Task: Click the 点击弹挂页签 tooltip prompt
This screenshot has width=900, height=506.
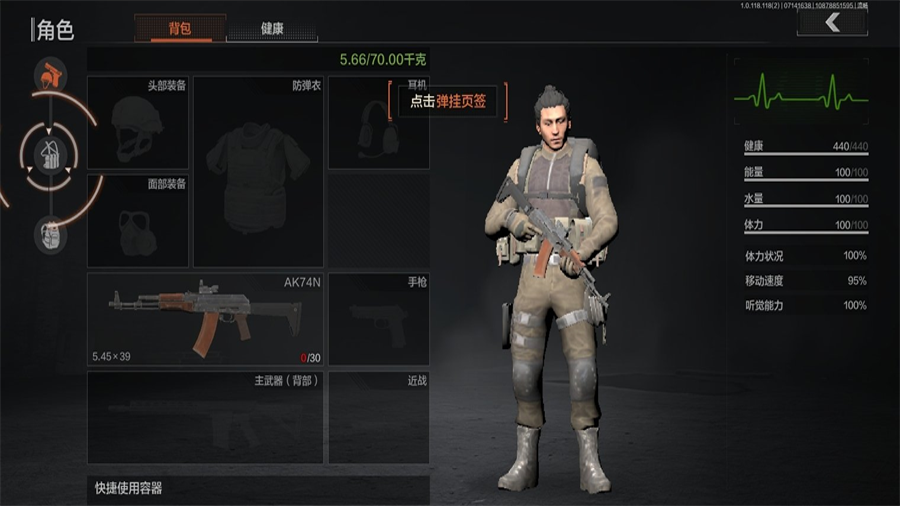Action: [x=448, y=101]
